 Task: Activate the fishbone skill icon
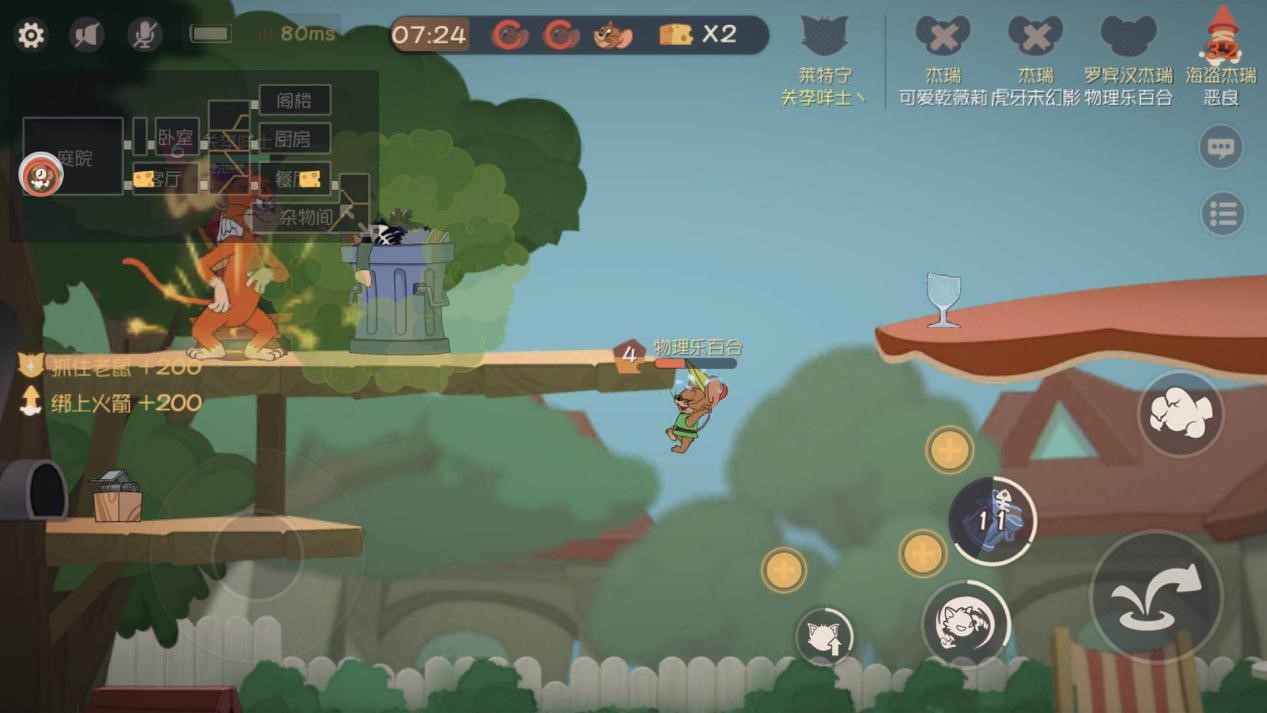(992, 520)
